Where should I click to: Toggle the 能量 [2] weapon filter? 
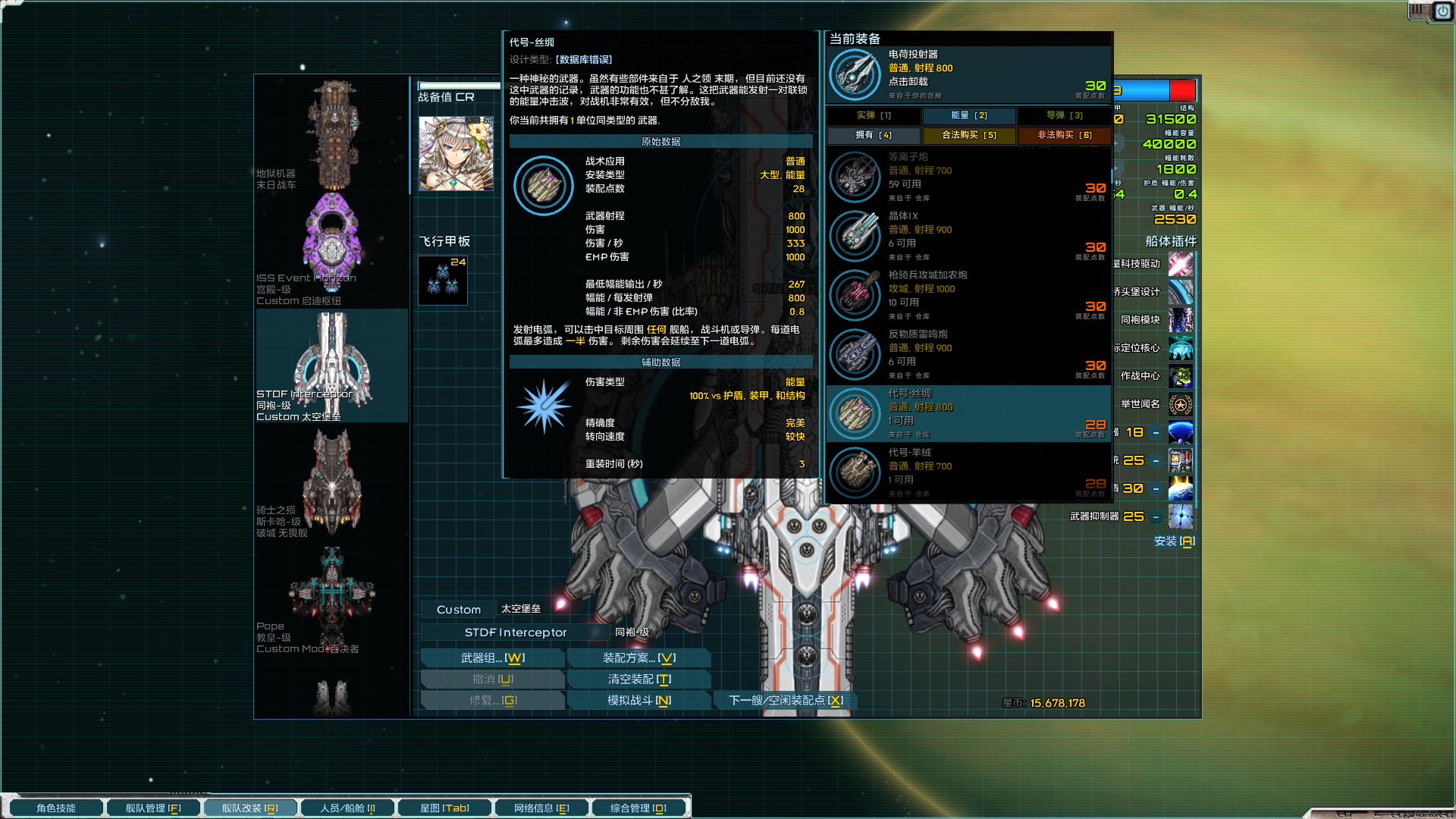pos(968,115)
